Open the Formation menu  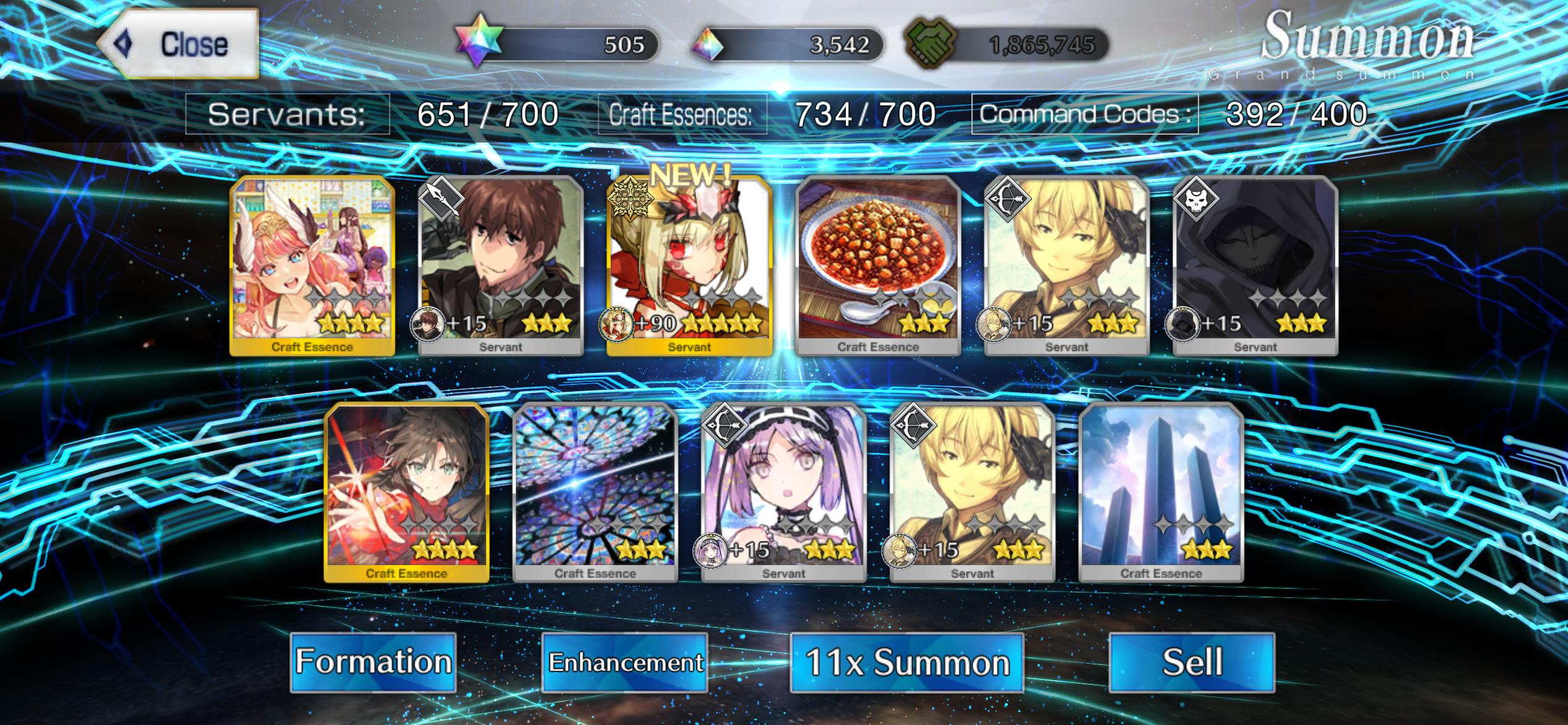tap(373, 662)
